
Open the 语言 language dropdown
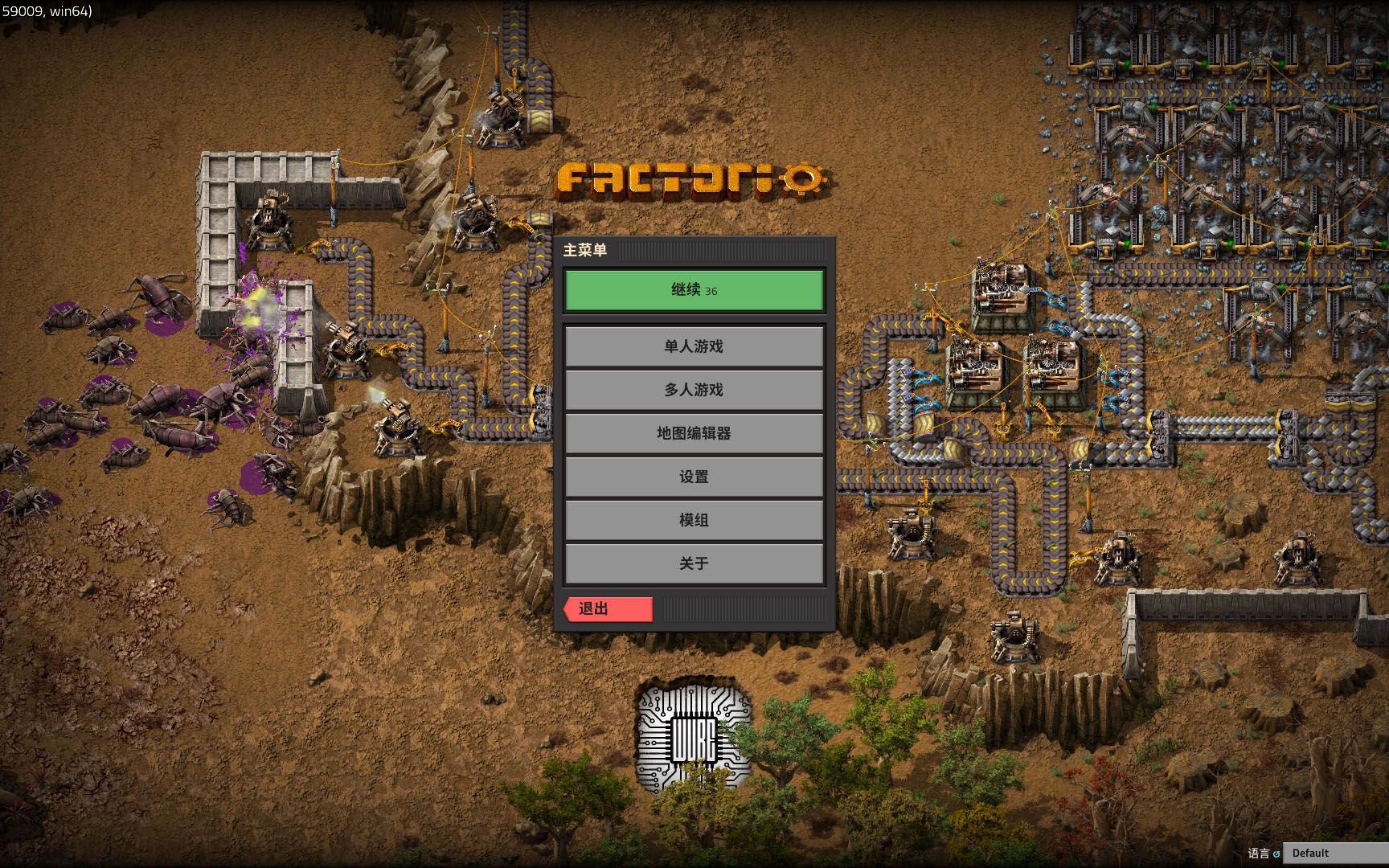[x=1334, y=853]
